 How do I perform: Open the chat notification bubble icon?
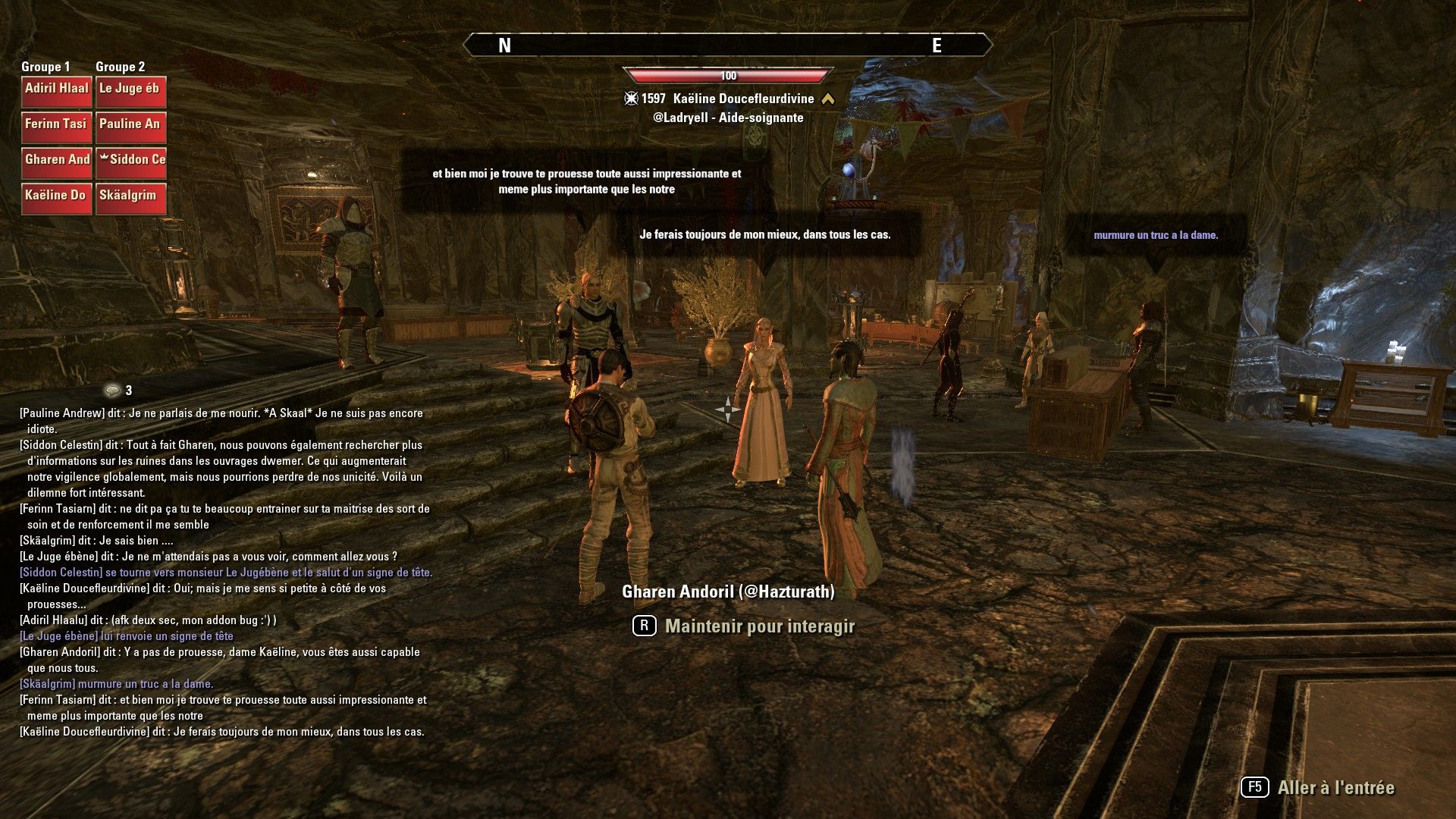pyautogui.click(x=114, y=391)
